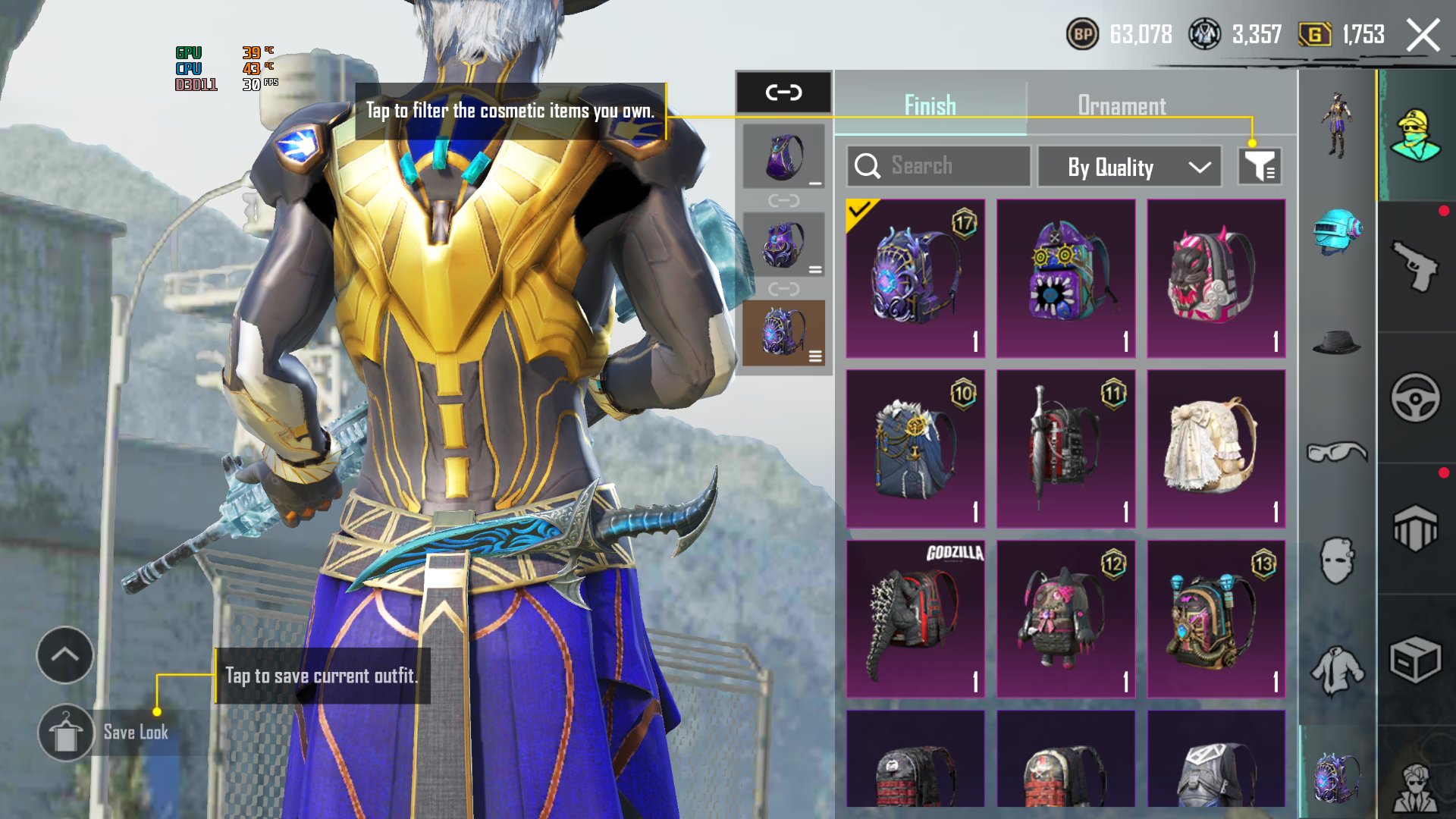
Task: Open the By Quality sort dropdown
Action: tap(1129, 167)
